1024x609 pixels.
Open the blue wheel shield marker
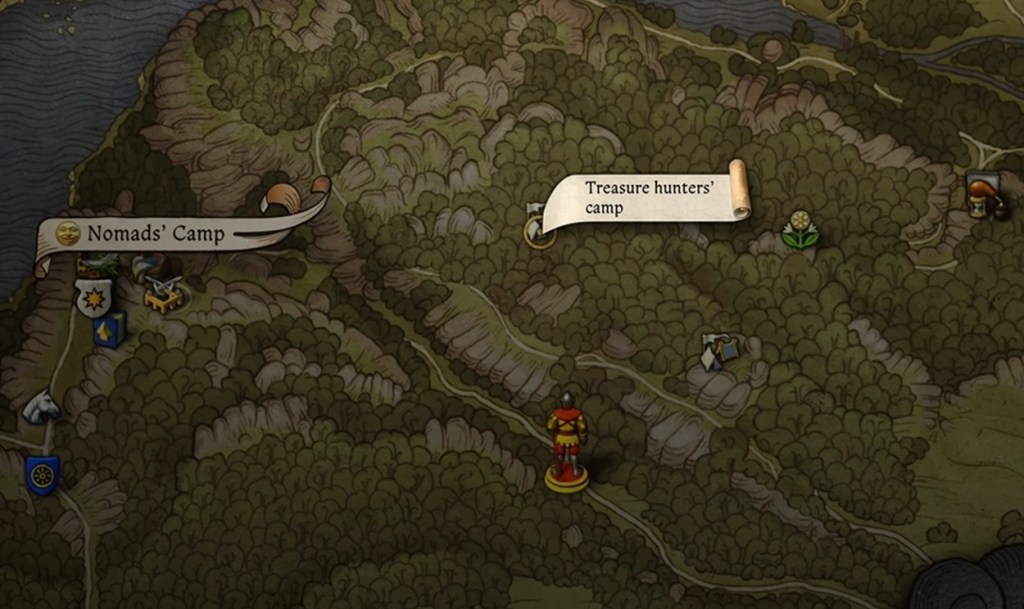click(x=42, y=474)
